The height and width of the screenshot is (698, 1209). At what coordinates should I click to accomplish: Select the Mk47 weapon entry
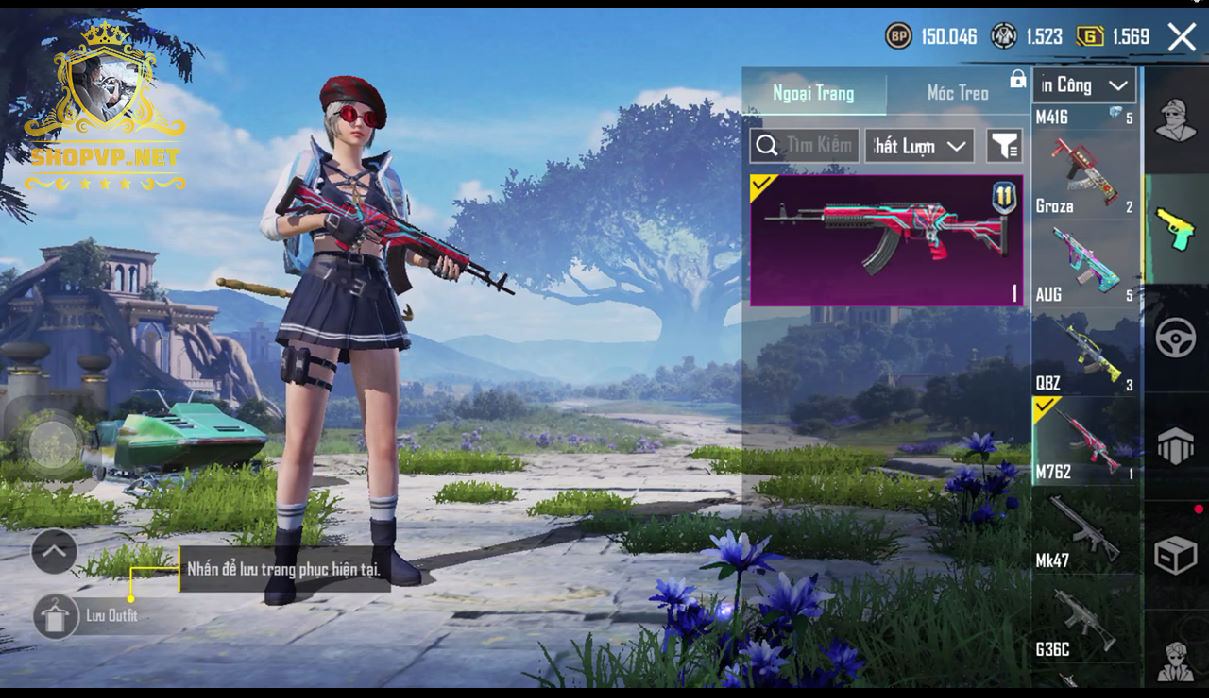tap(1084, 530)
